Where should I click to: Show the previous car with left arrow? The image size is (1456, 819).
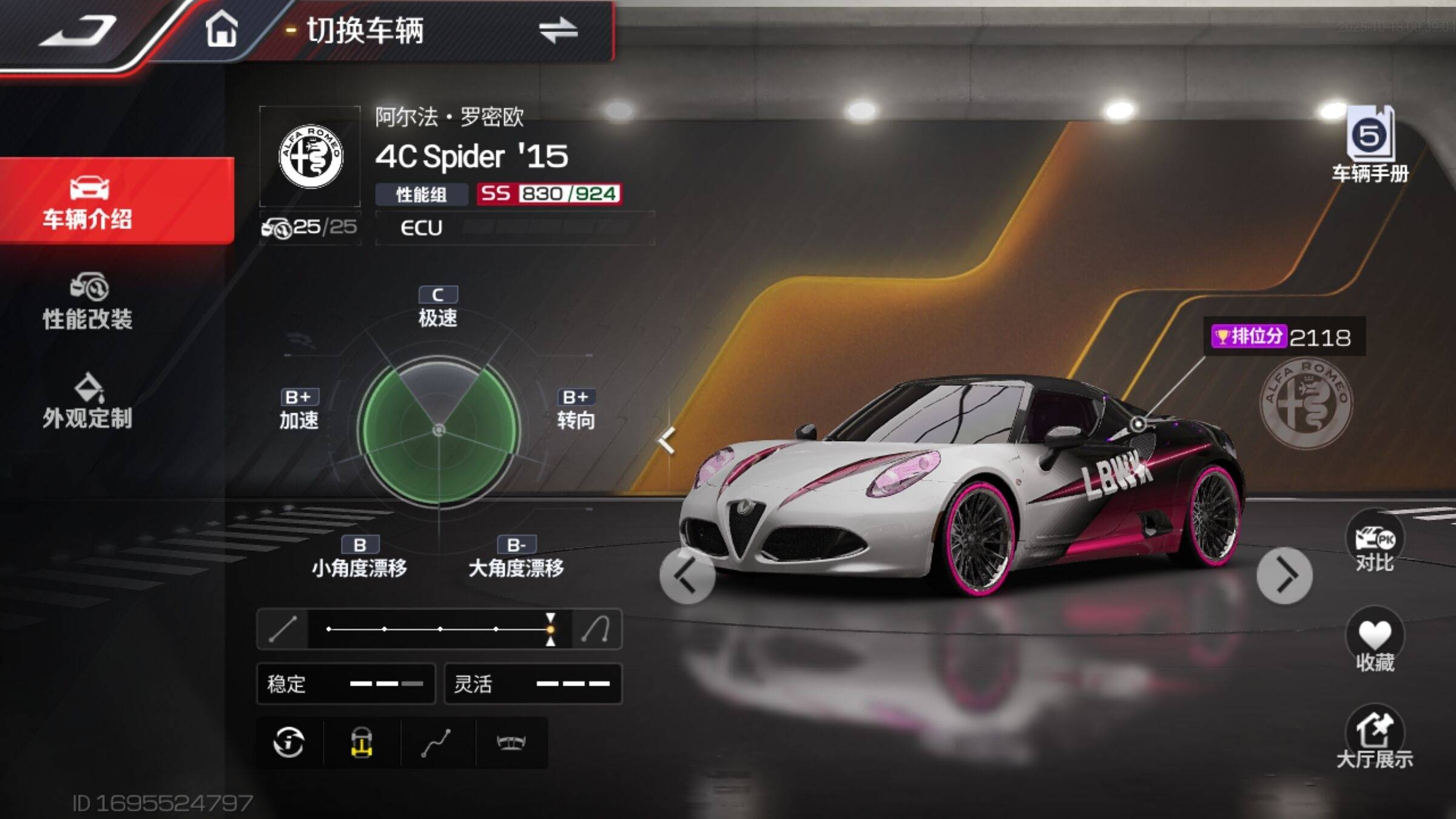click(x=687, y=576)
